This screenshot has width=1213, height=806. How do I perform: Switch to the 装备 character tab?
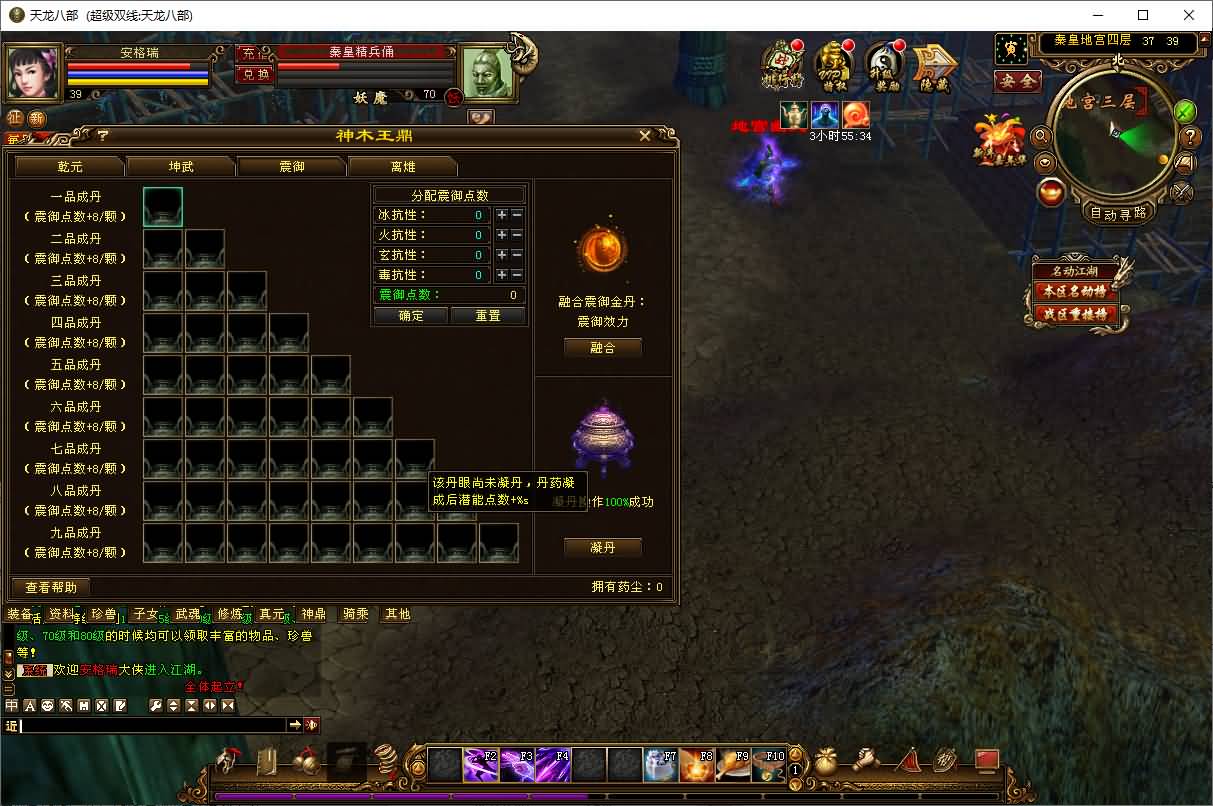point(20,614)
